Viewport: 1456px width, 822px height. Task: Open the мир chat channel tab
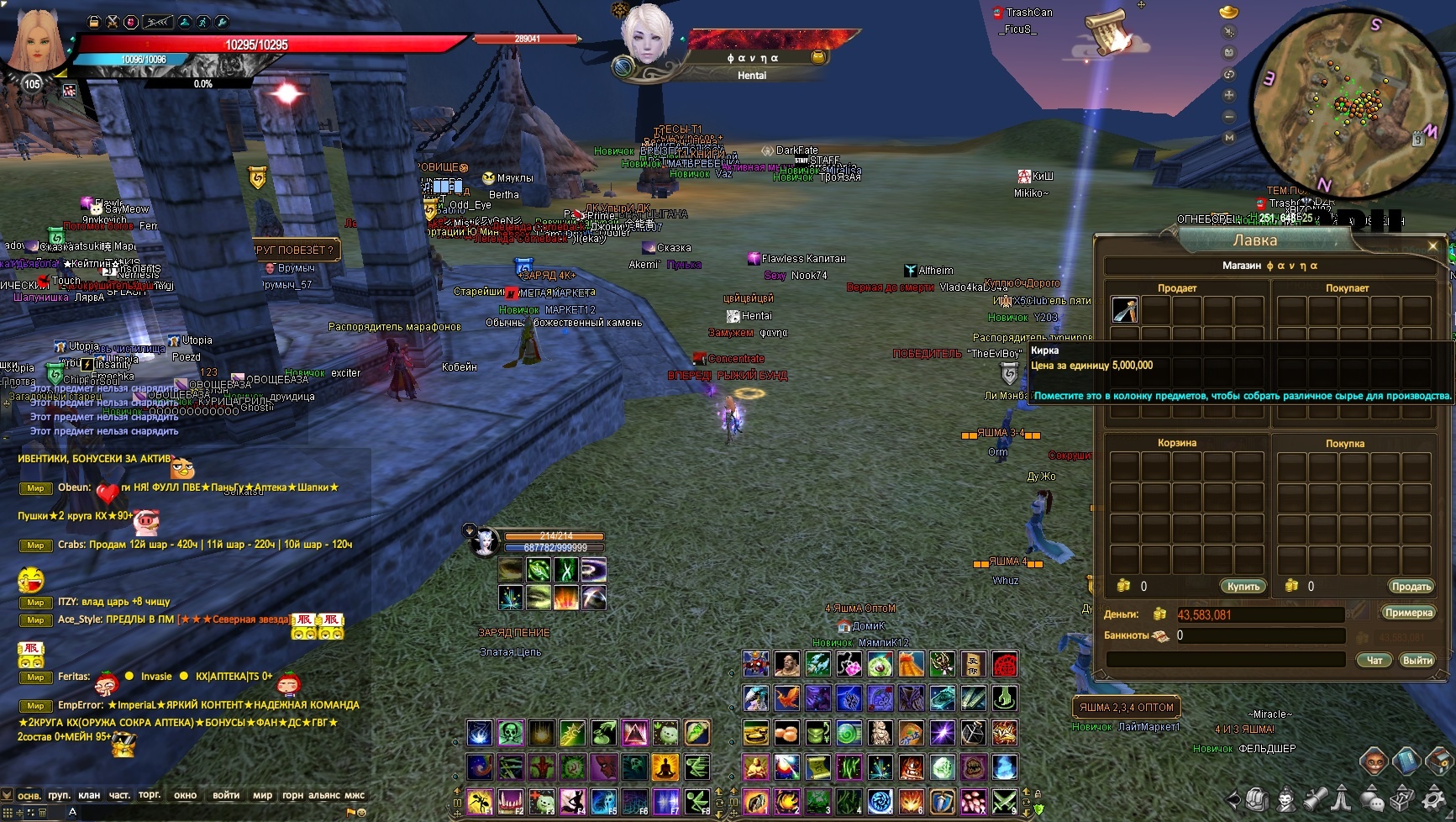tap(262, 795)
